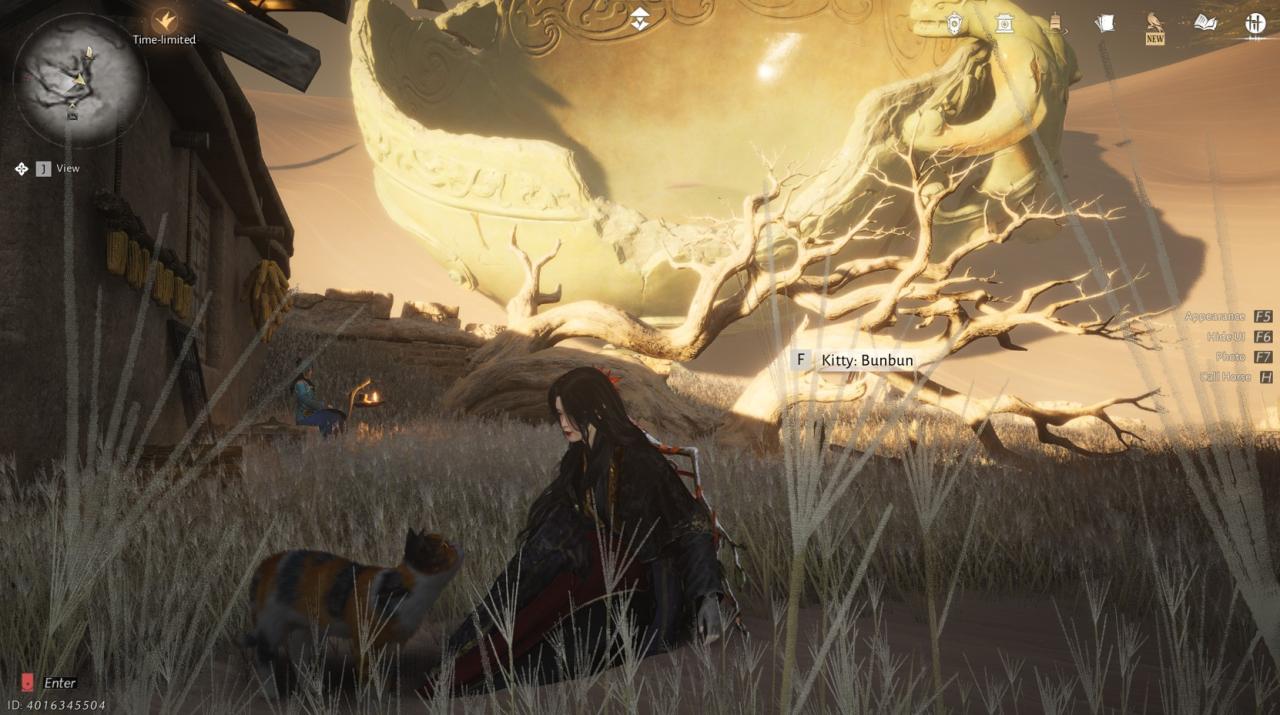This screenshot has height=715, width=1280.
Task: Open the open-book journal icon
Action: coord(1205,23)
